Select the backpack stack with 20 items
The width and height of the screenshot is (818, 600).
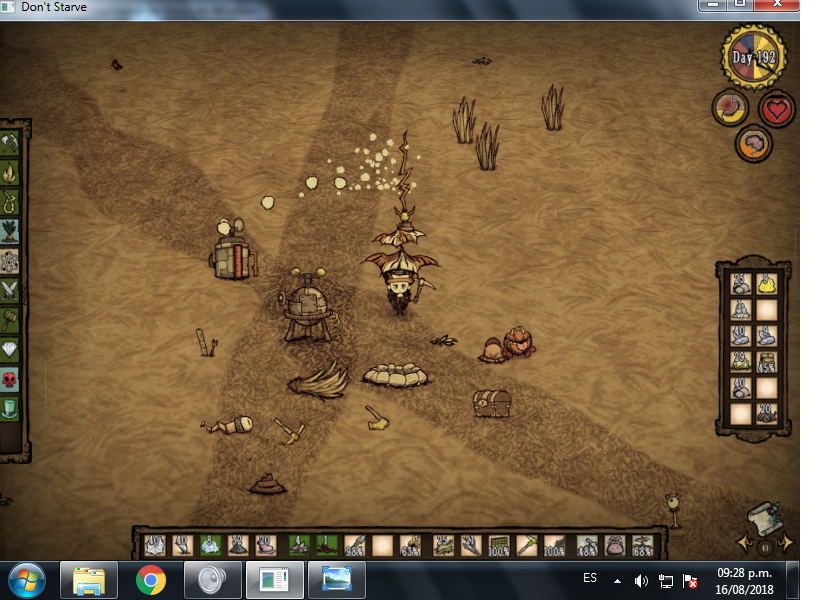[x=765, y=412]
